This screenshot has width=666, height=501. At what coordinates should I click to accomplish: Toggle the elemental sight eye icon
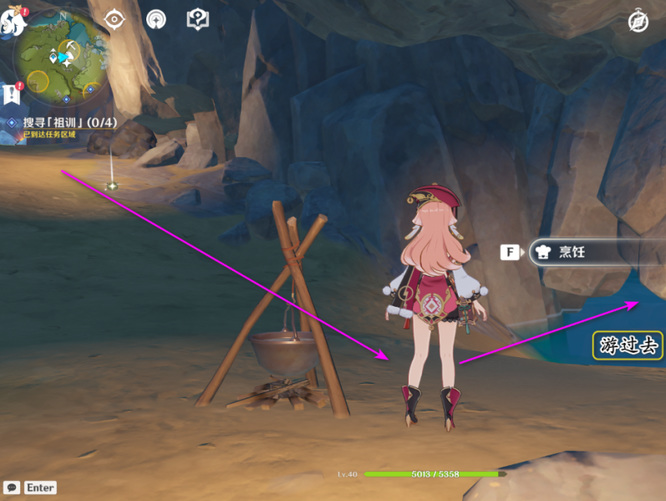[115, 19]
